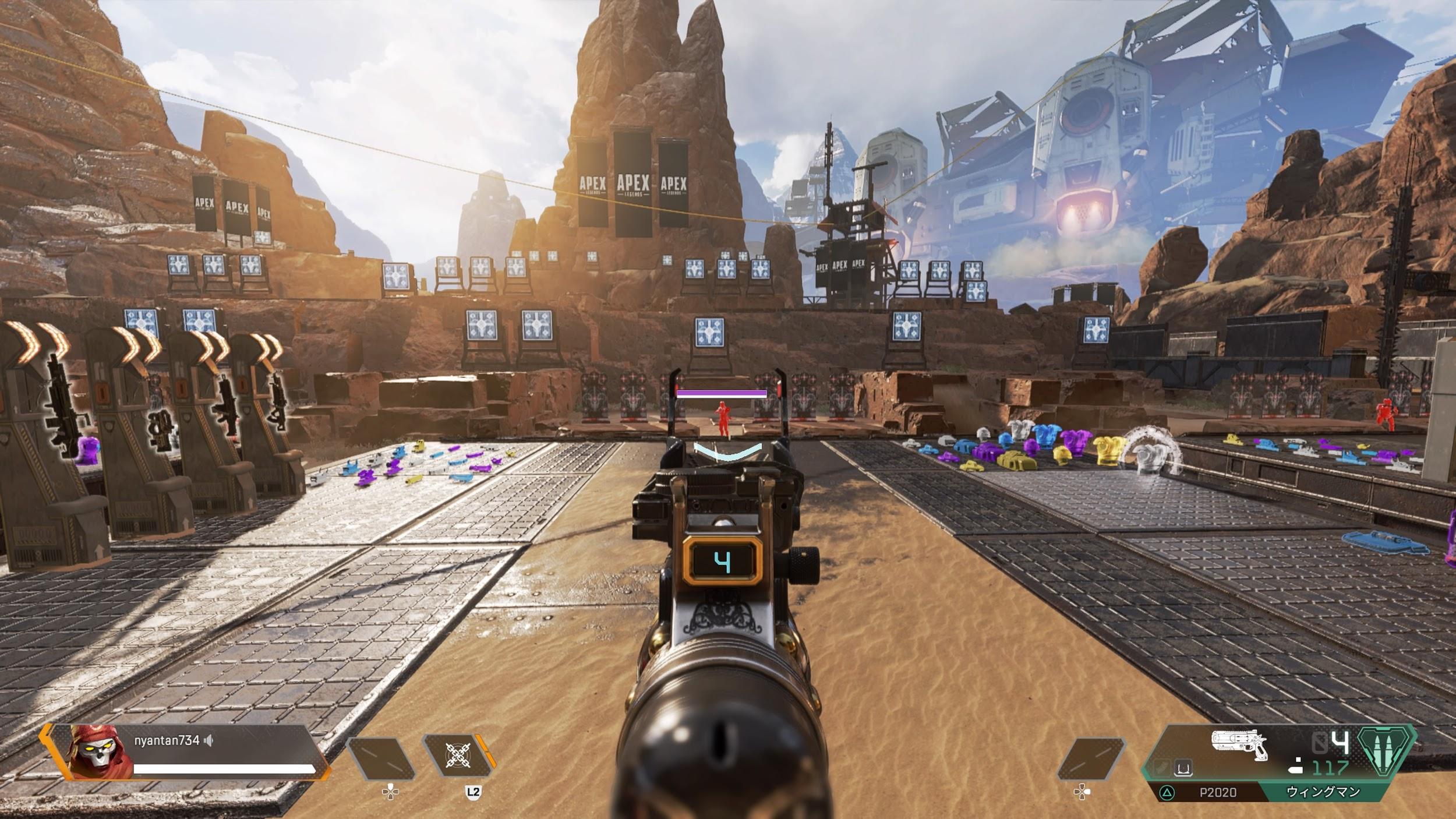The width and height of the screenshot is (1456, 819).
Task: Click Revenant's portrait in the player panel
Action: [x=91, y=751]
